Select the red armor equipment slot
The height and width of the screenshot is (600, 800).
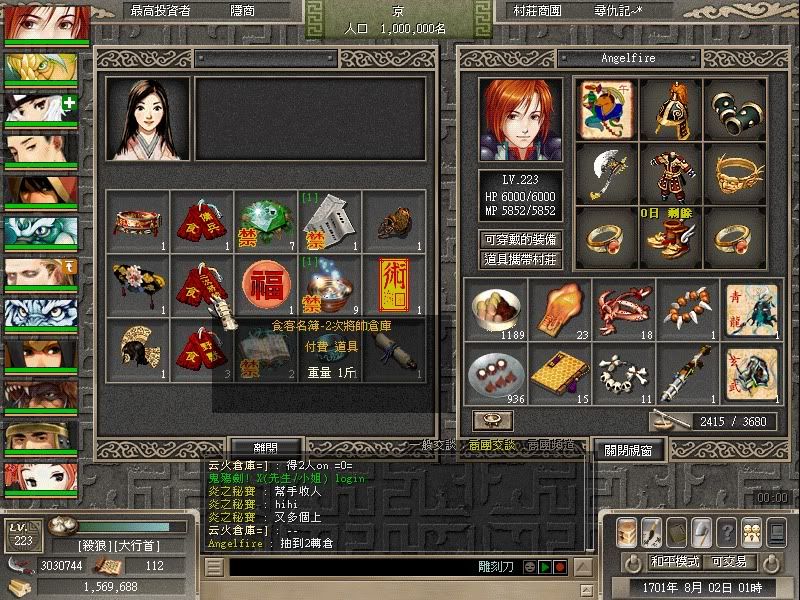(x=670, y=172)
